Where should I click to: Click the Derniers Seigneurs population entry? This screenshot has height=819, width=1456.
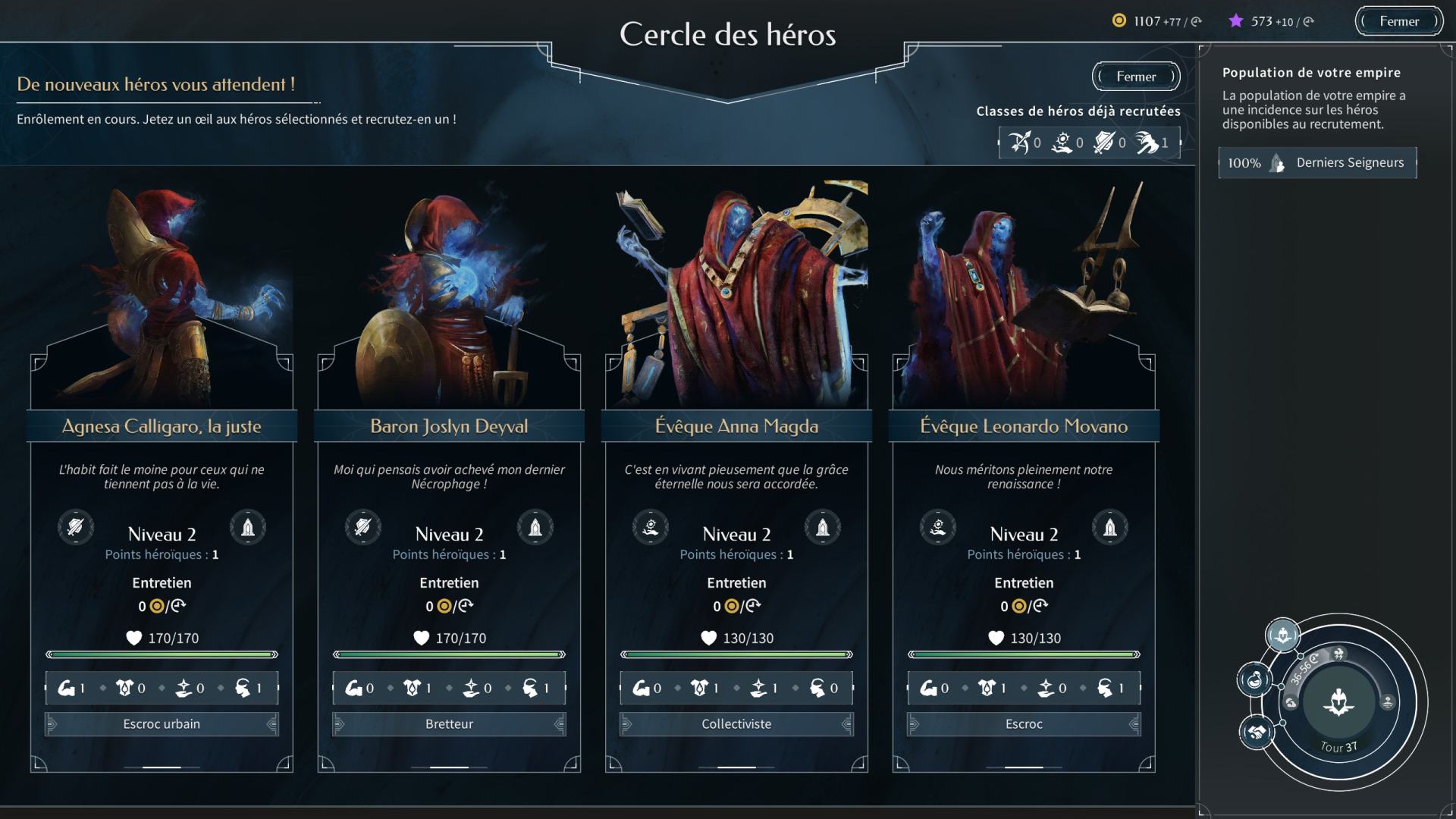pyautogui.click(x=1317, y=163)
